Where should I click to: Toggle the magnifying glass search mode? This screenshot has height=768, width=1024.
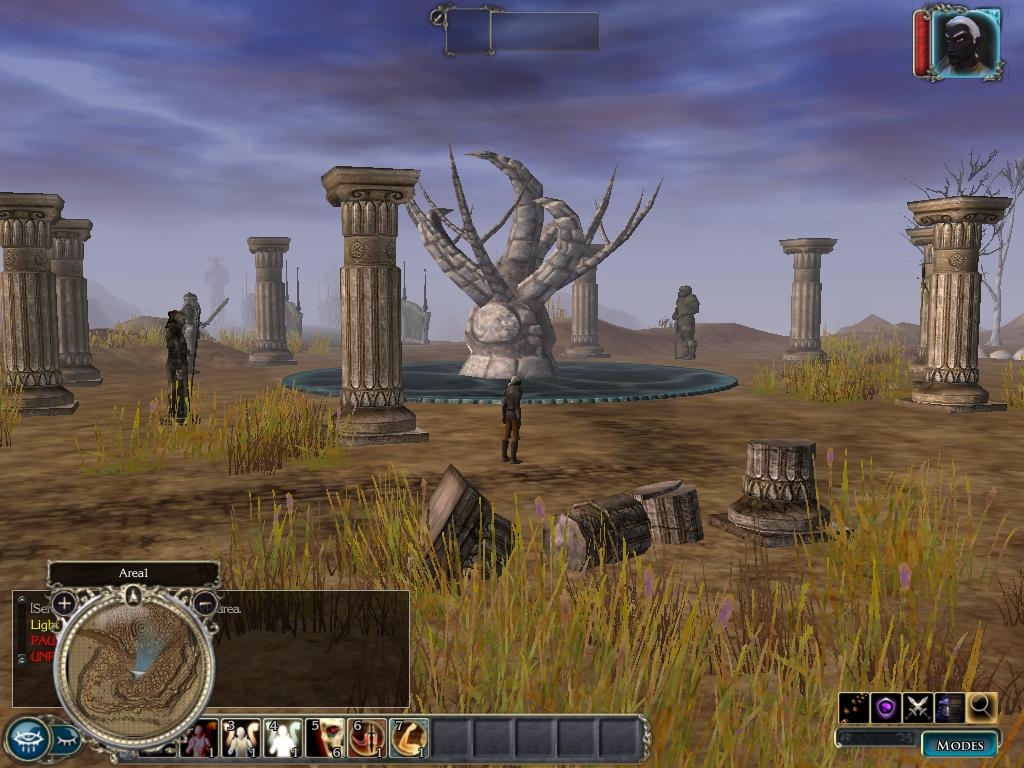981,707
